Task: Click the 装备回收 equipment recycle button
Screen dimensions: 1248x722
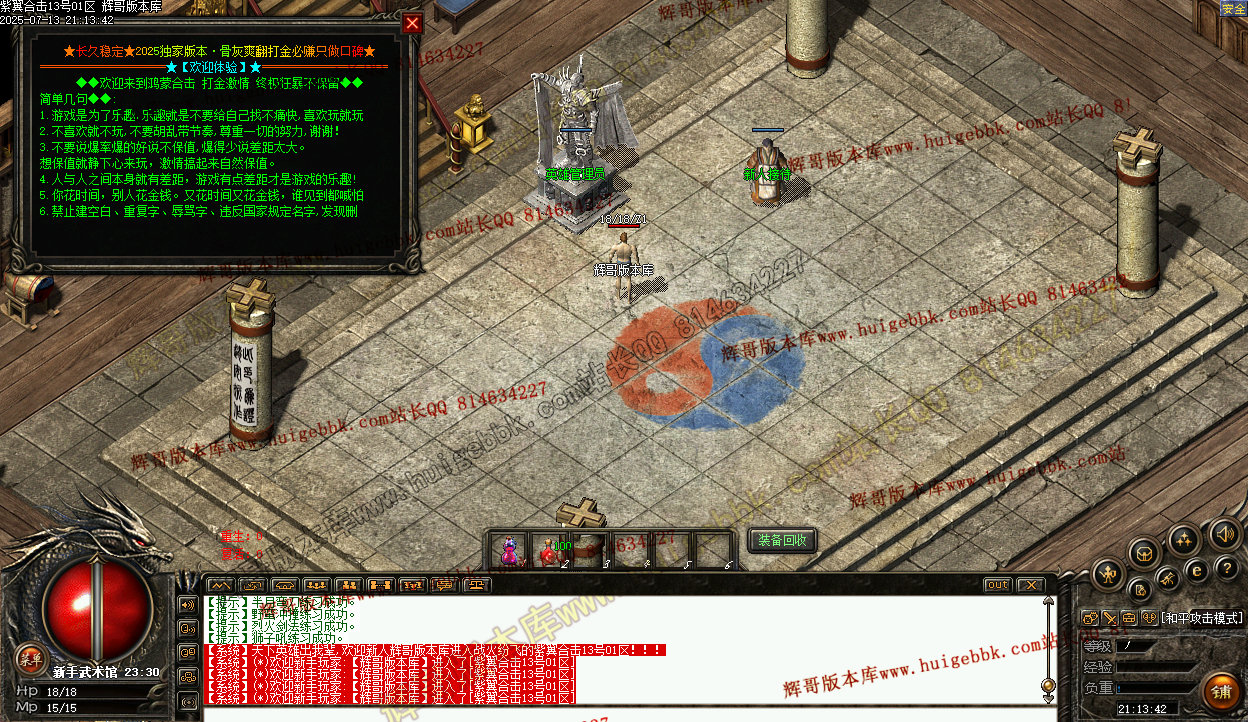Action: coord(782,541)
